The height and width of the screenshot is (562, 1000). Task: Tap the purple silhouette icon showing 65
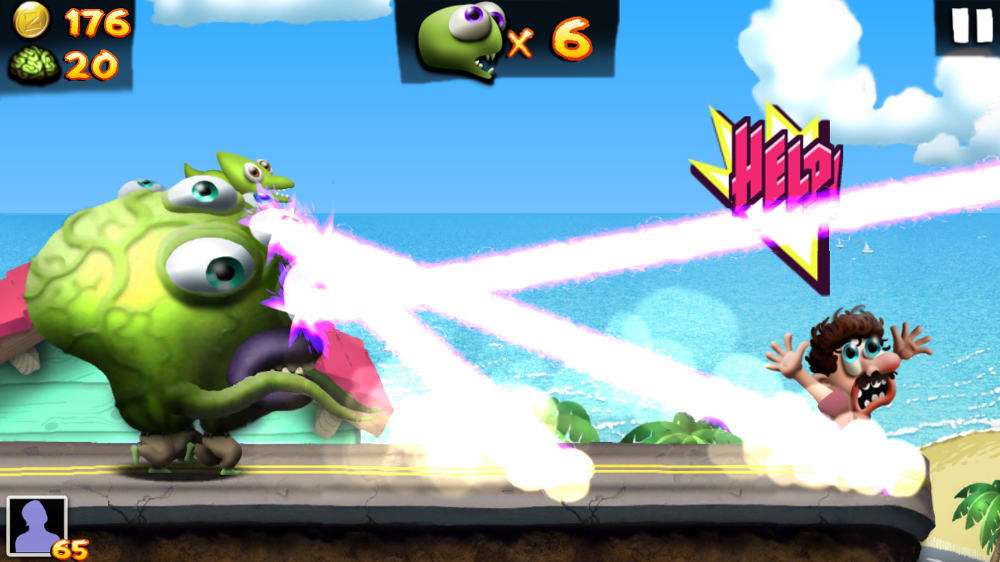click(x=37, y=526)
